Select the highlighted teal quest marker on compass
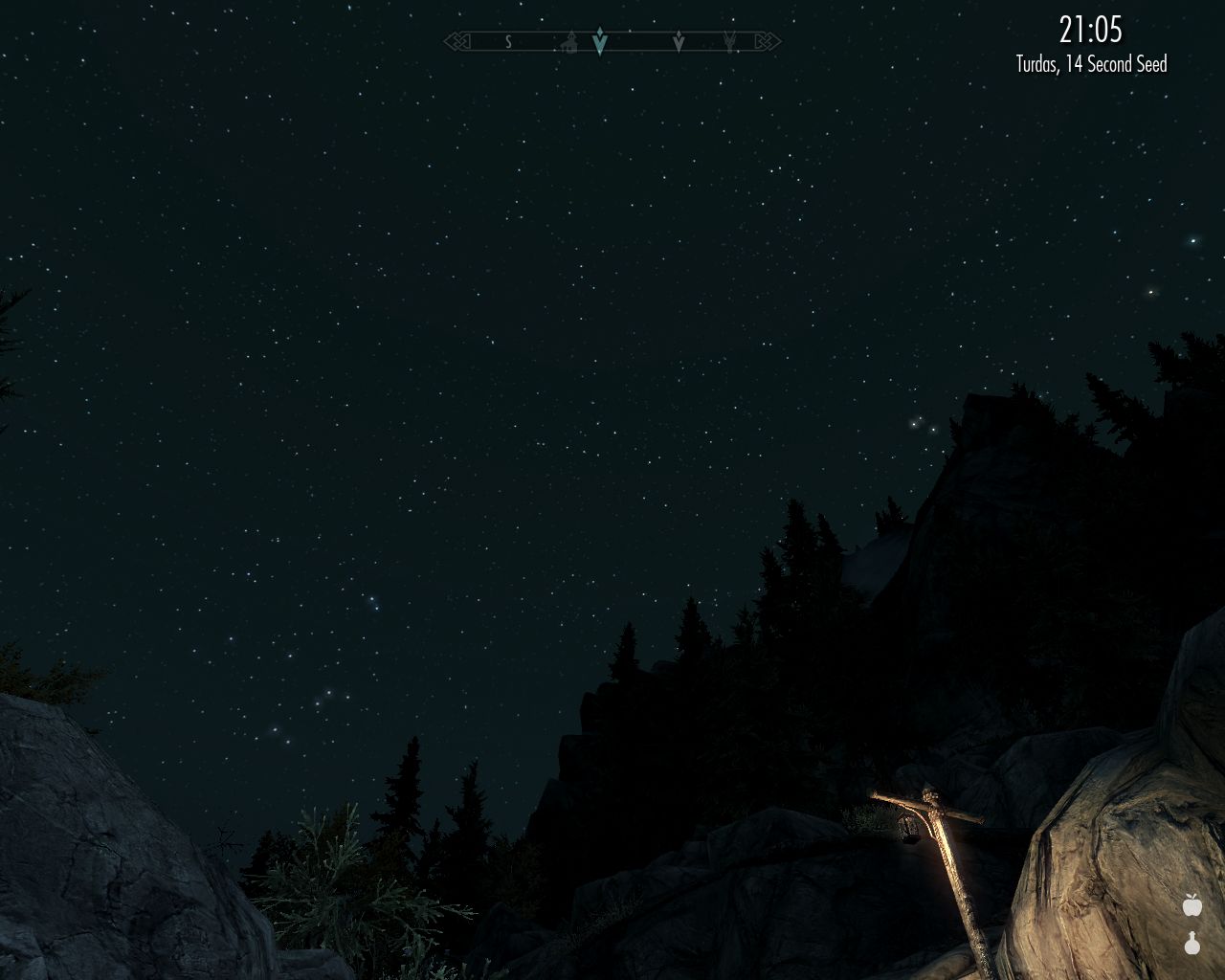The image size is (1225, 980). (x=600, y=41)
